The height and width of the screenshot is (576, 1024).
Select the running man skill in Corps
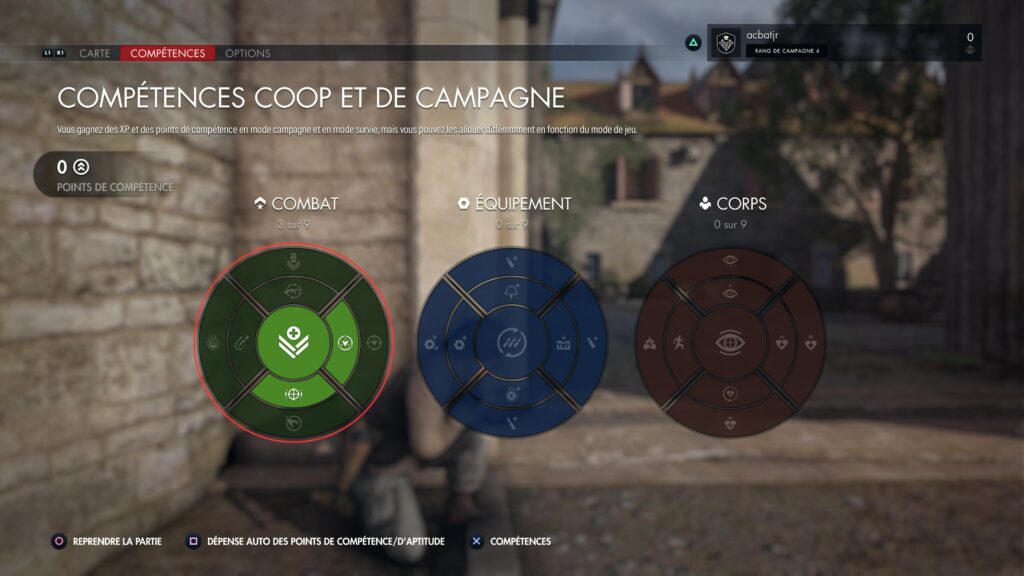click(x=678, y=344)
